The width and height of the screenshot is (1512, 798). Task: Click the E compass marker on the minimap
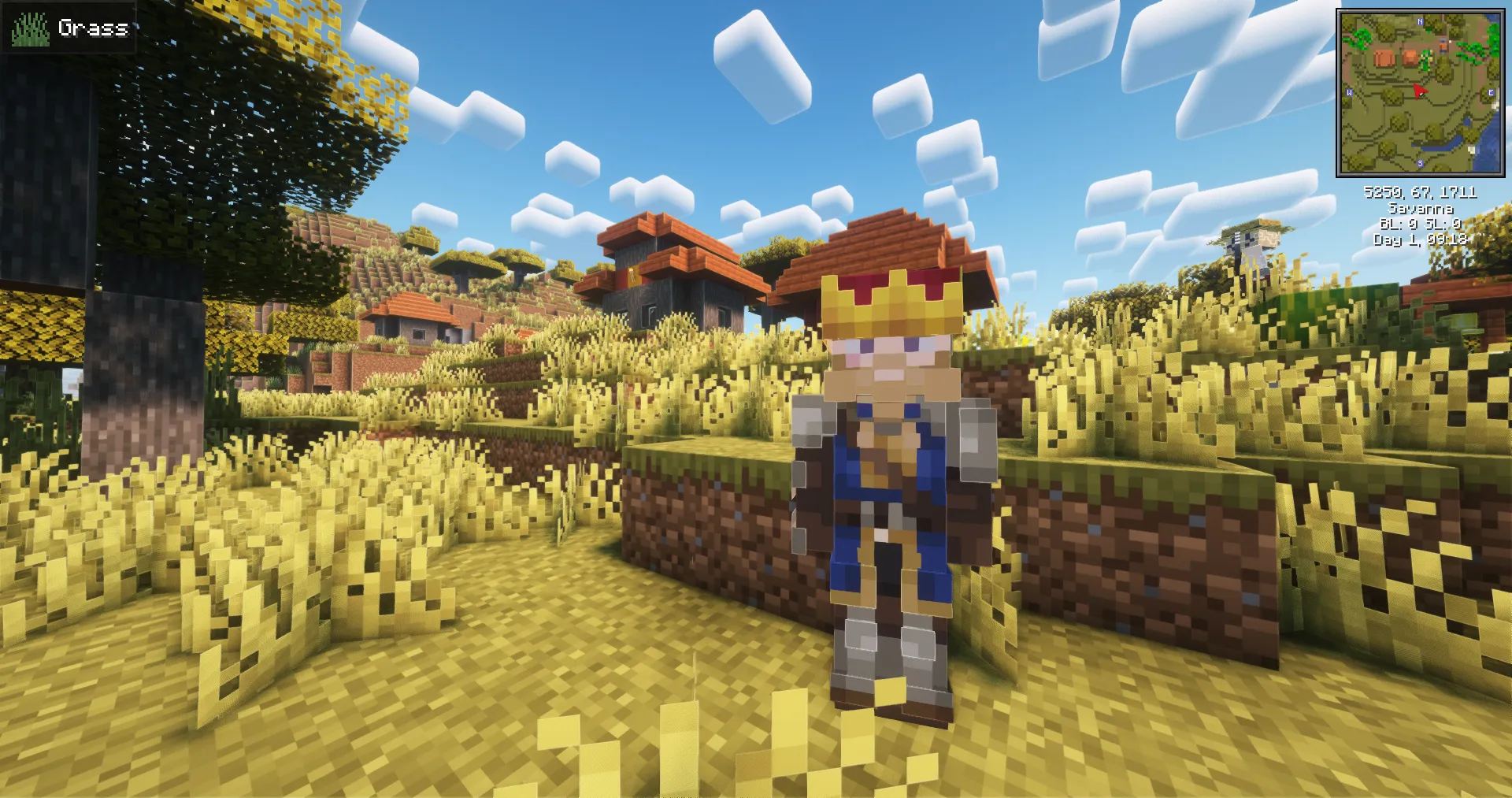coord(1492,92)
